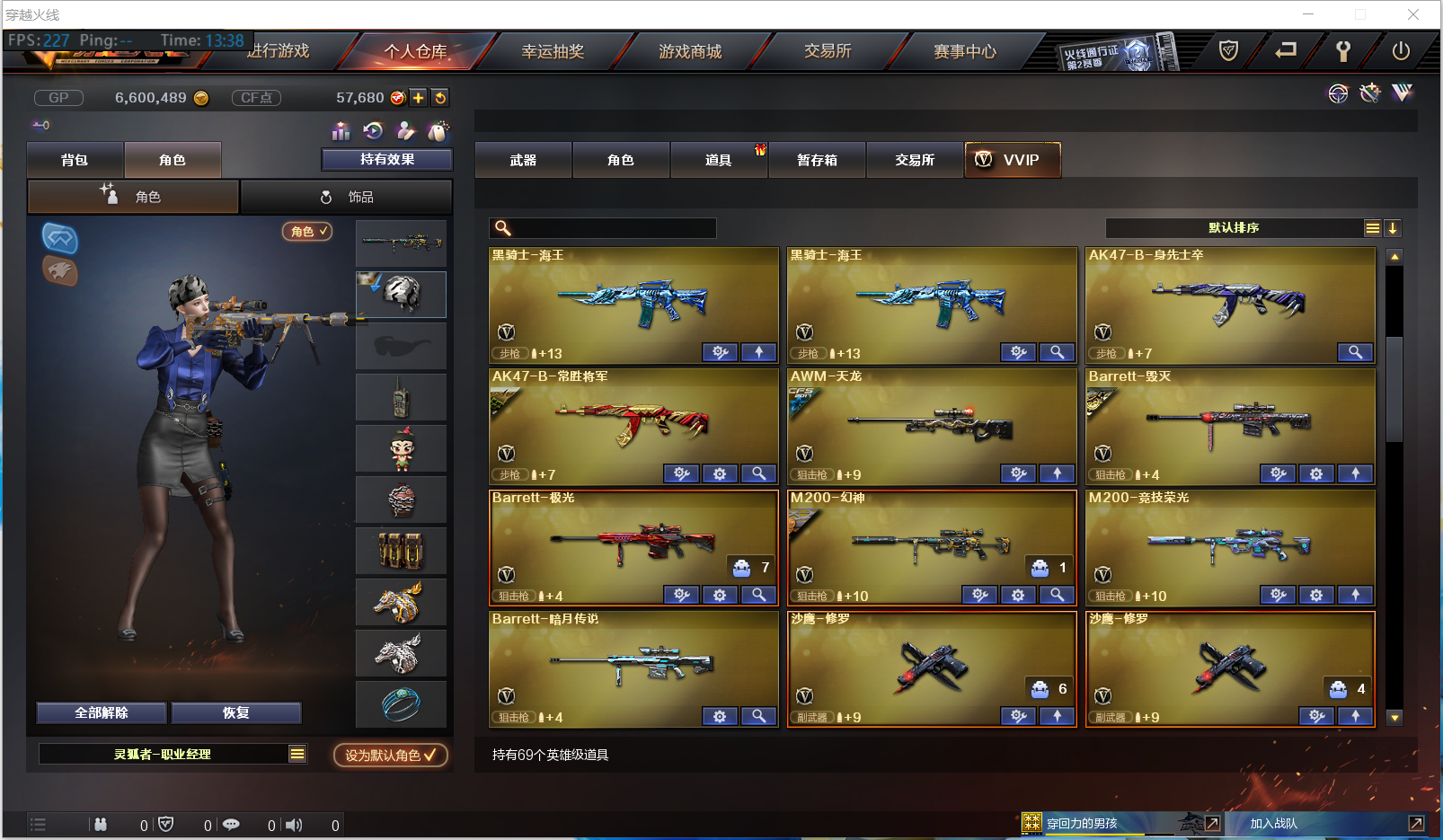Click the 全部解除 button to unequip all
Viewport: 1443px width, 840px height.
pyautogui.click(x=100, y=712)
